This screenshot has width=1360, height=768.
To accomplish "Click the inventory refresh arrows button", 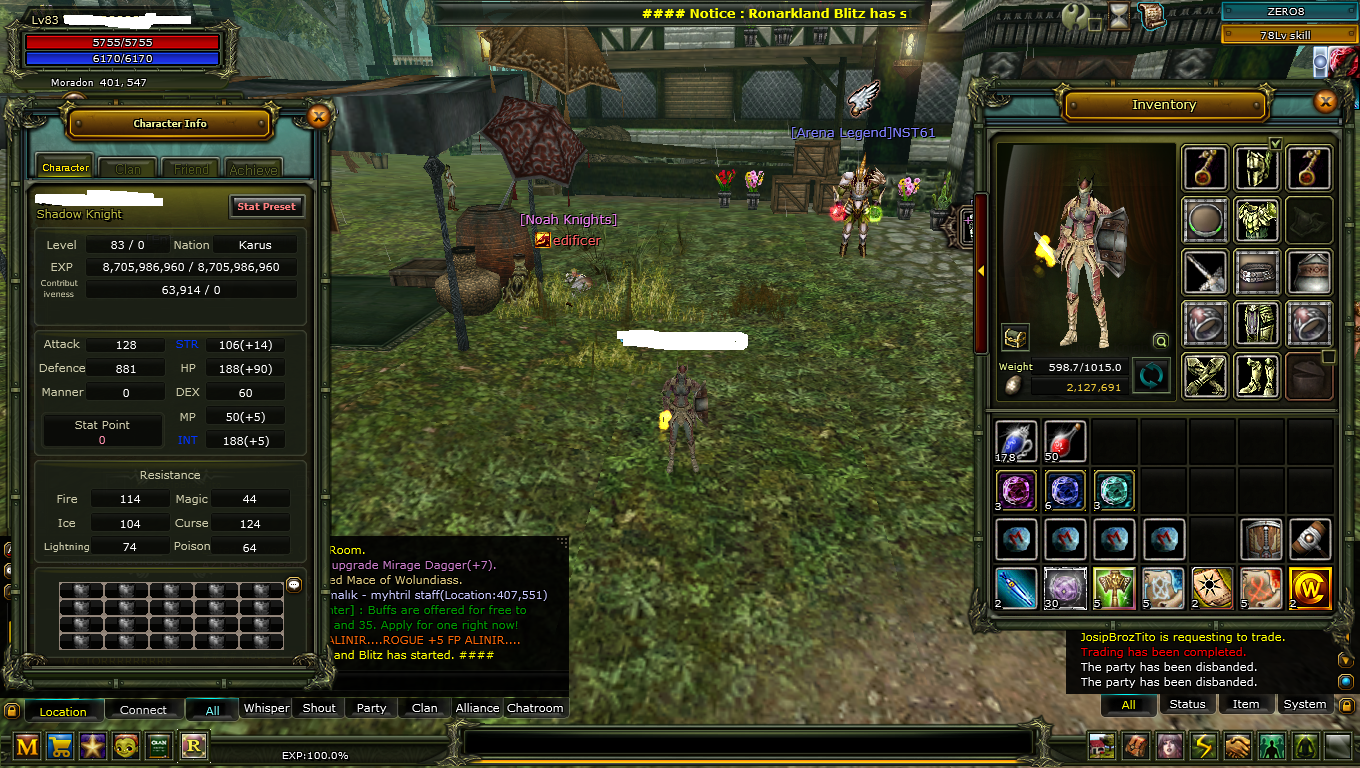I will 1150,376.
